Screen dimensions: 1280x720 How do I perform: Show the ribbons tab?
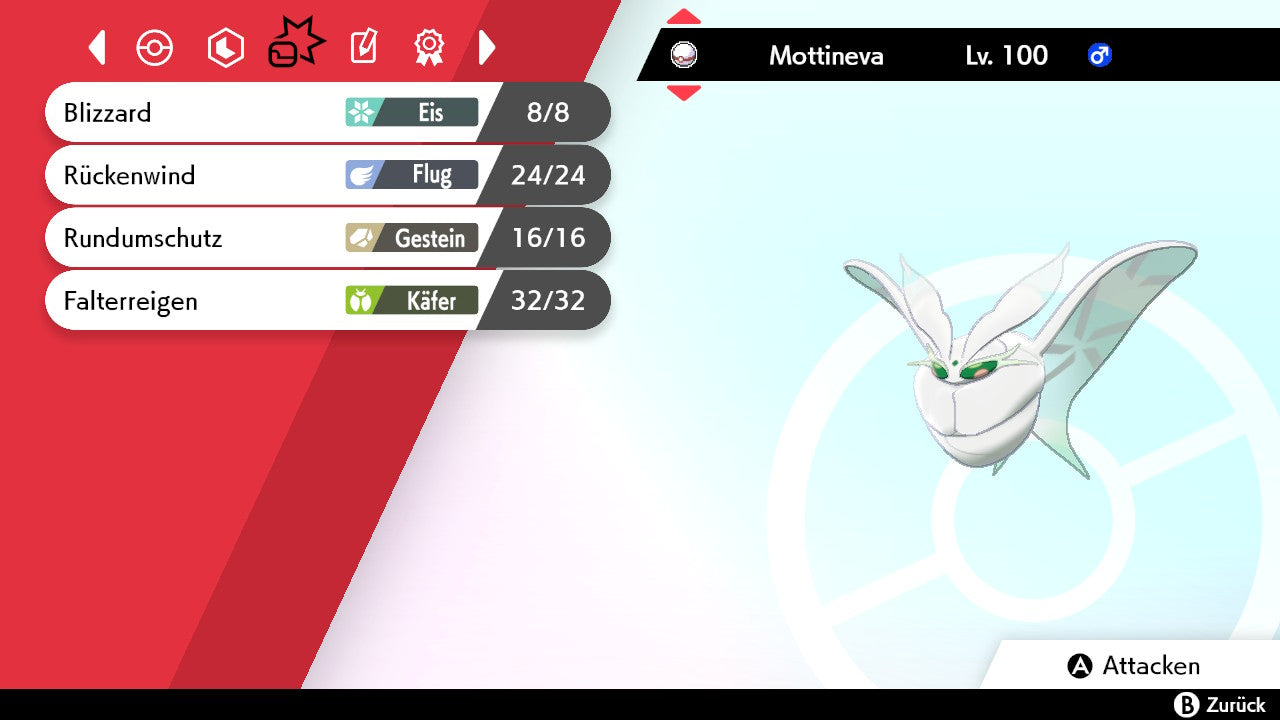[x=429, y=47]
